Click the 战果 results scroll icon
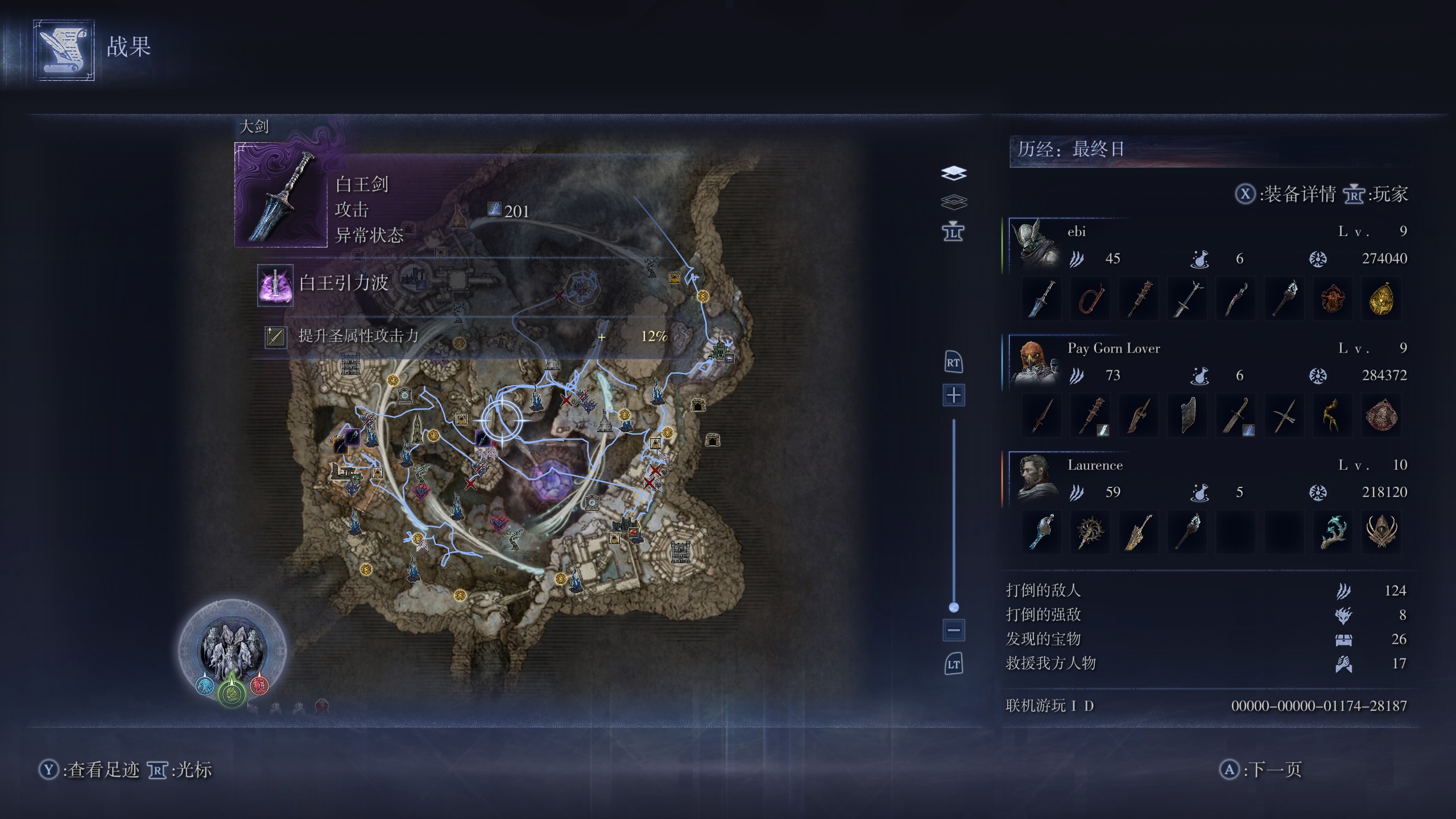 click(x=64, y=50)
